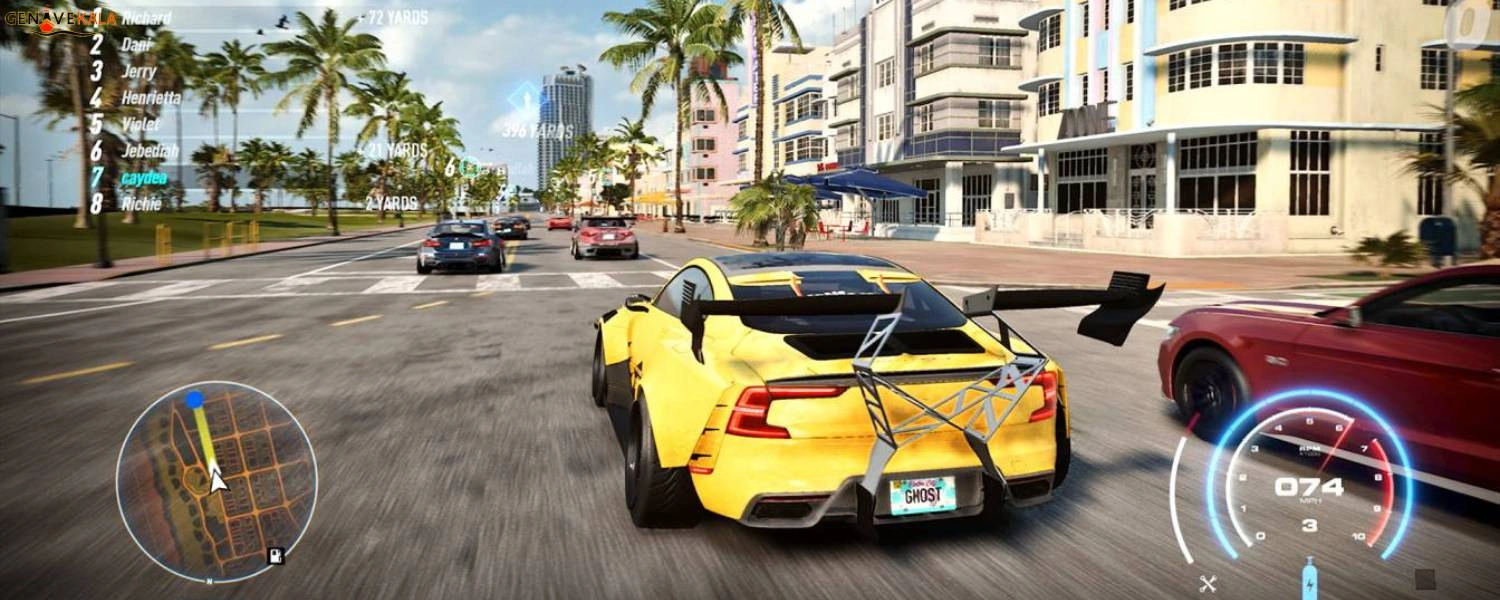Click the blue diamond checkpoint marker
Screen dimensions: 1500x600
[x=524, y=101]
